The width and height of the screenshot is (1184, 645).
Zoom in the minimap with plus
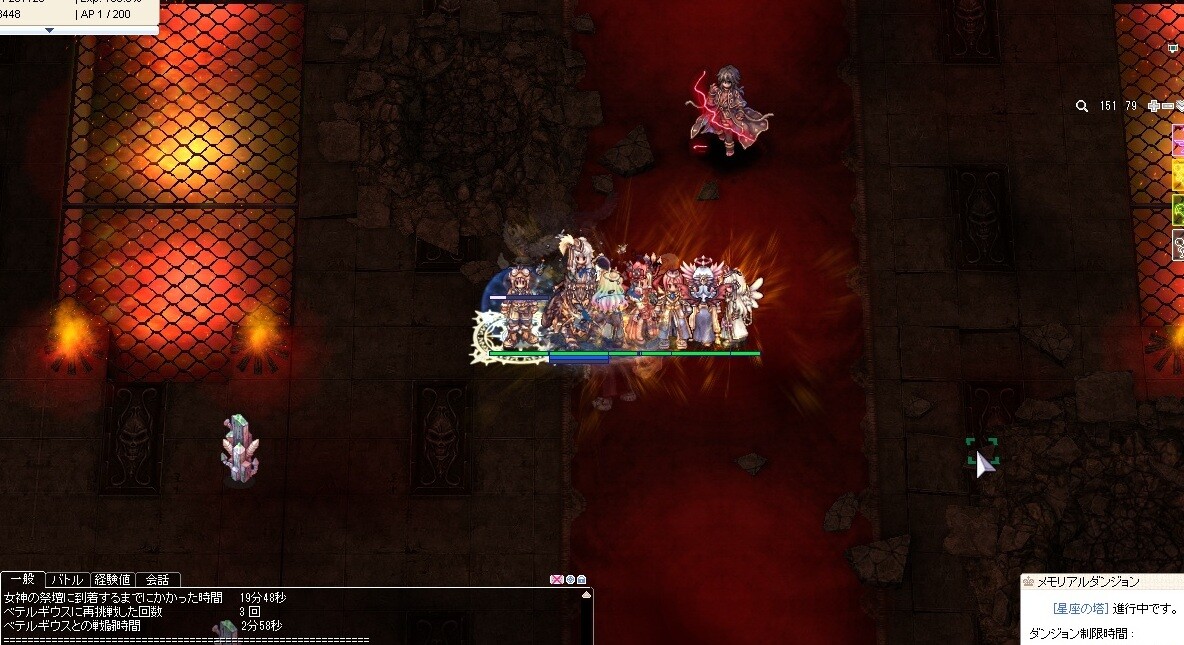pos(1154,106)
